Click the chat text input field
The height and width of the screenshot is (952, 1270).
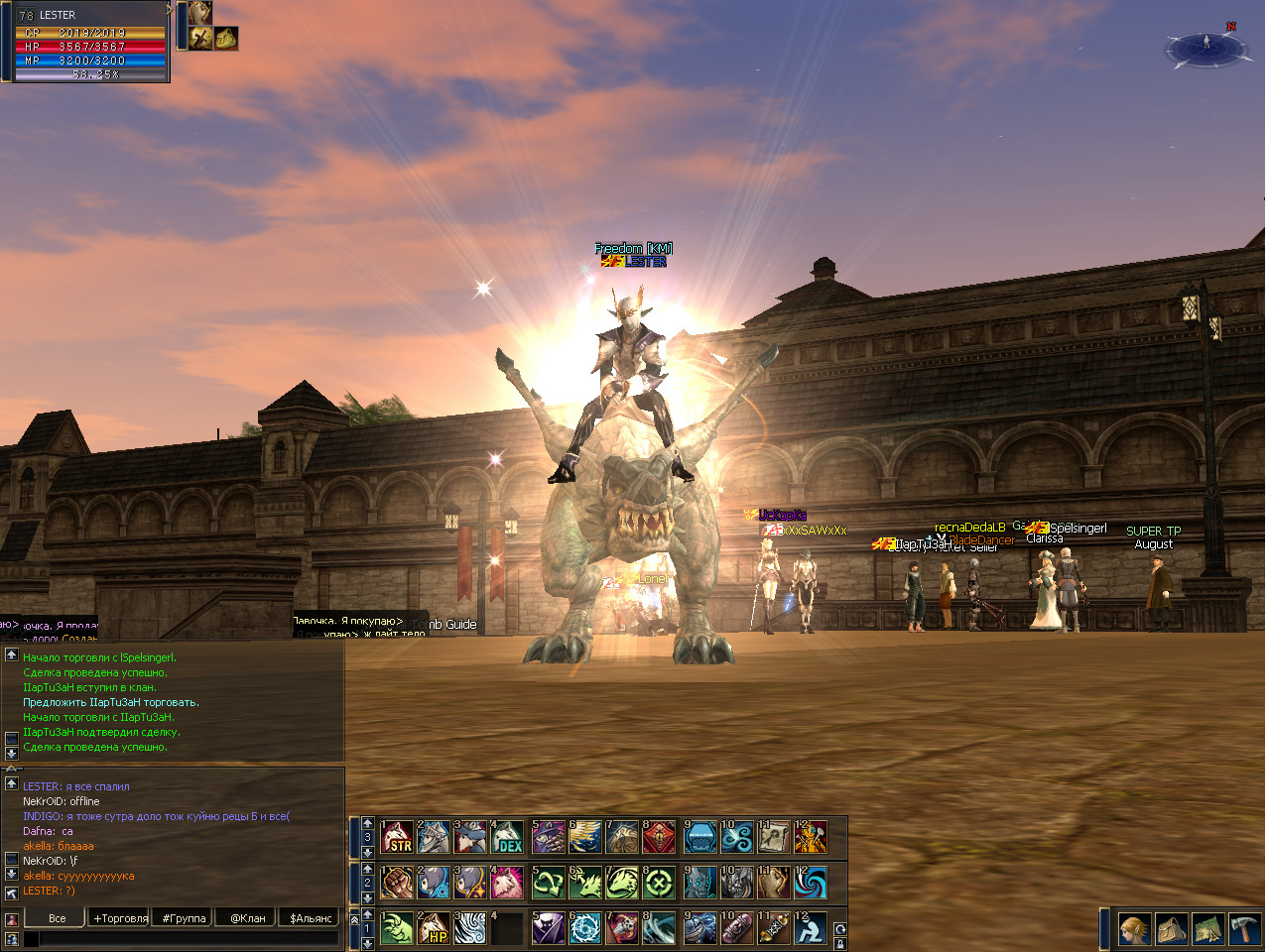click(184, 938)
